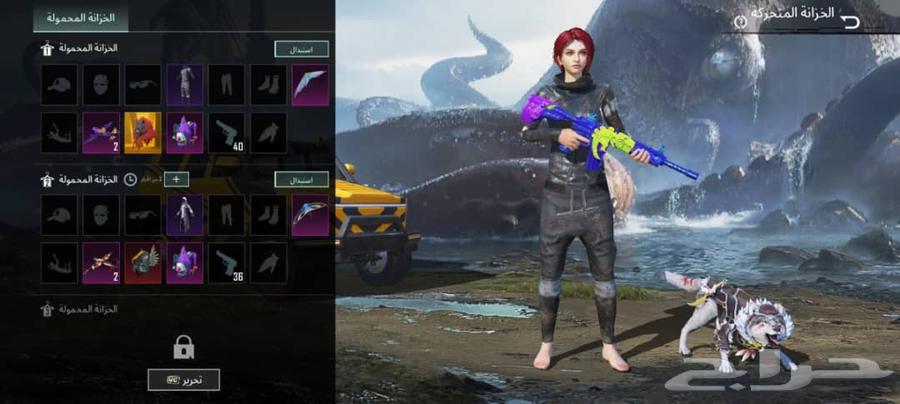The height and width of the screenshot is (404, 900).
Task: Select the white-blue glider wing slot
Action: point(310,85)
